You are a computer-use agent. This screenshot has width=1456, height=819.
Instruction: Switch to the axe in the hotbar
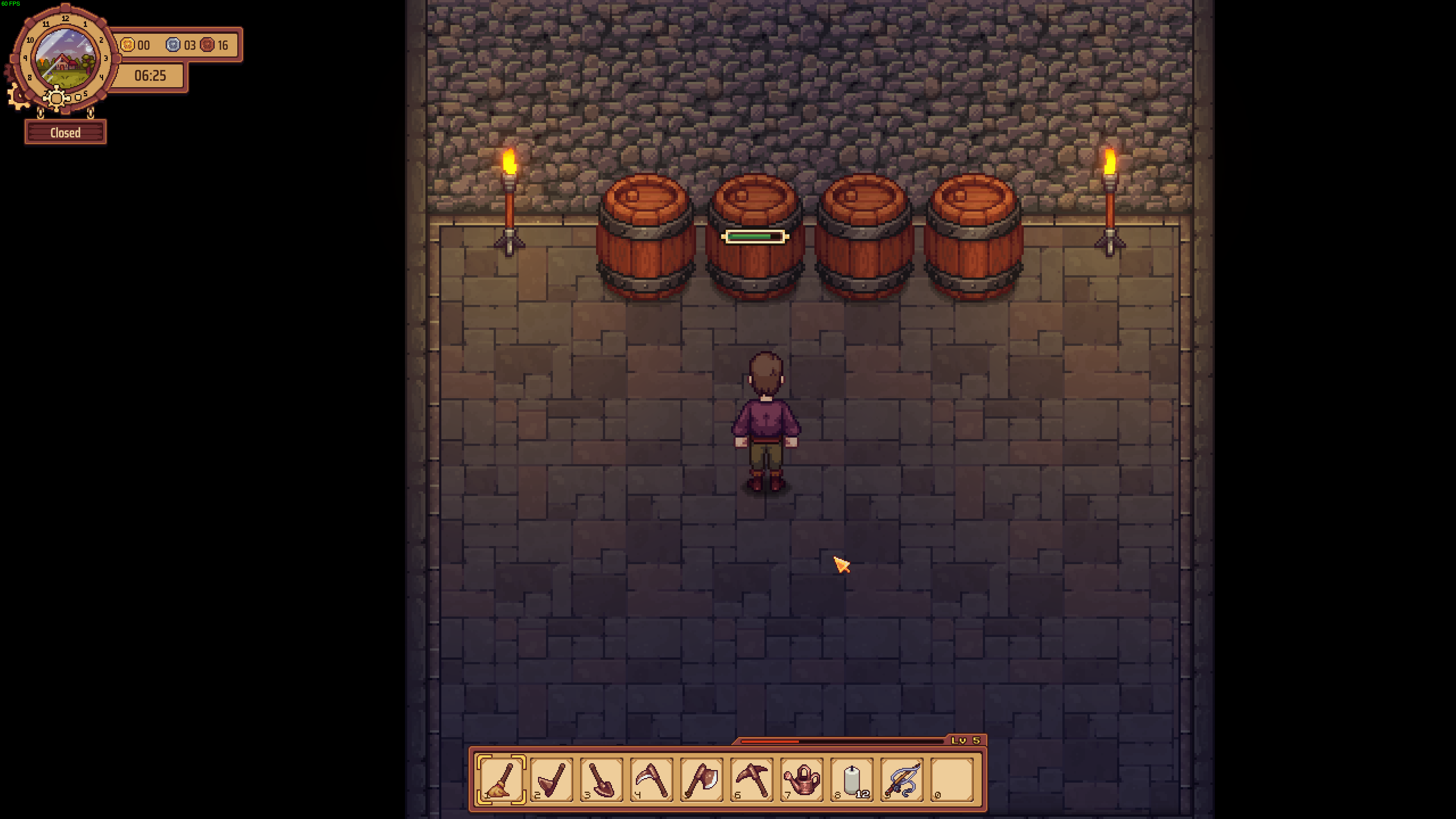(x=701, y=780)
